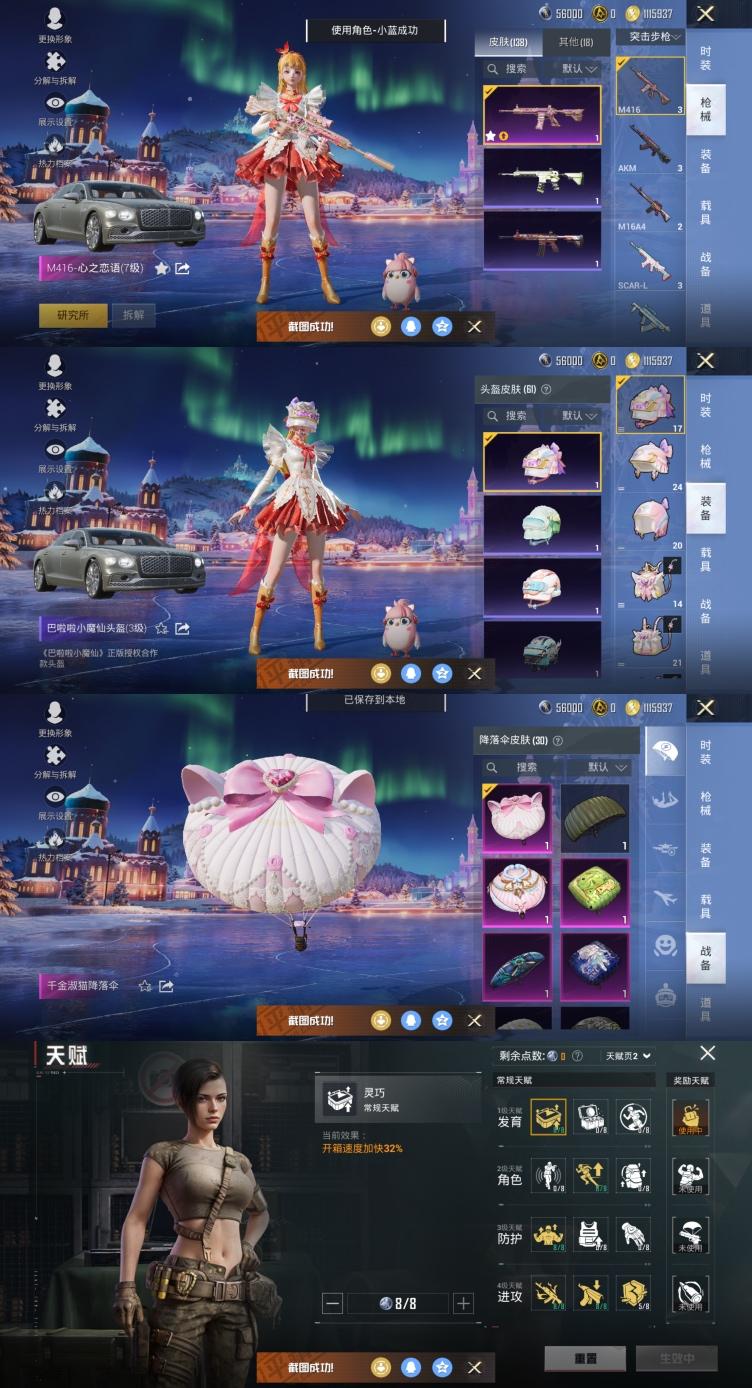The image size is (752, 1388).
Task: Select the 皮肤(138) skins tab
Action: click(510, 42)
